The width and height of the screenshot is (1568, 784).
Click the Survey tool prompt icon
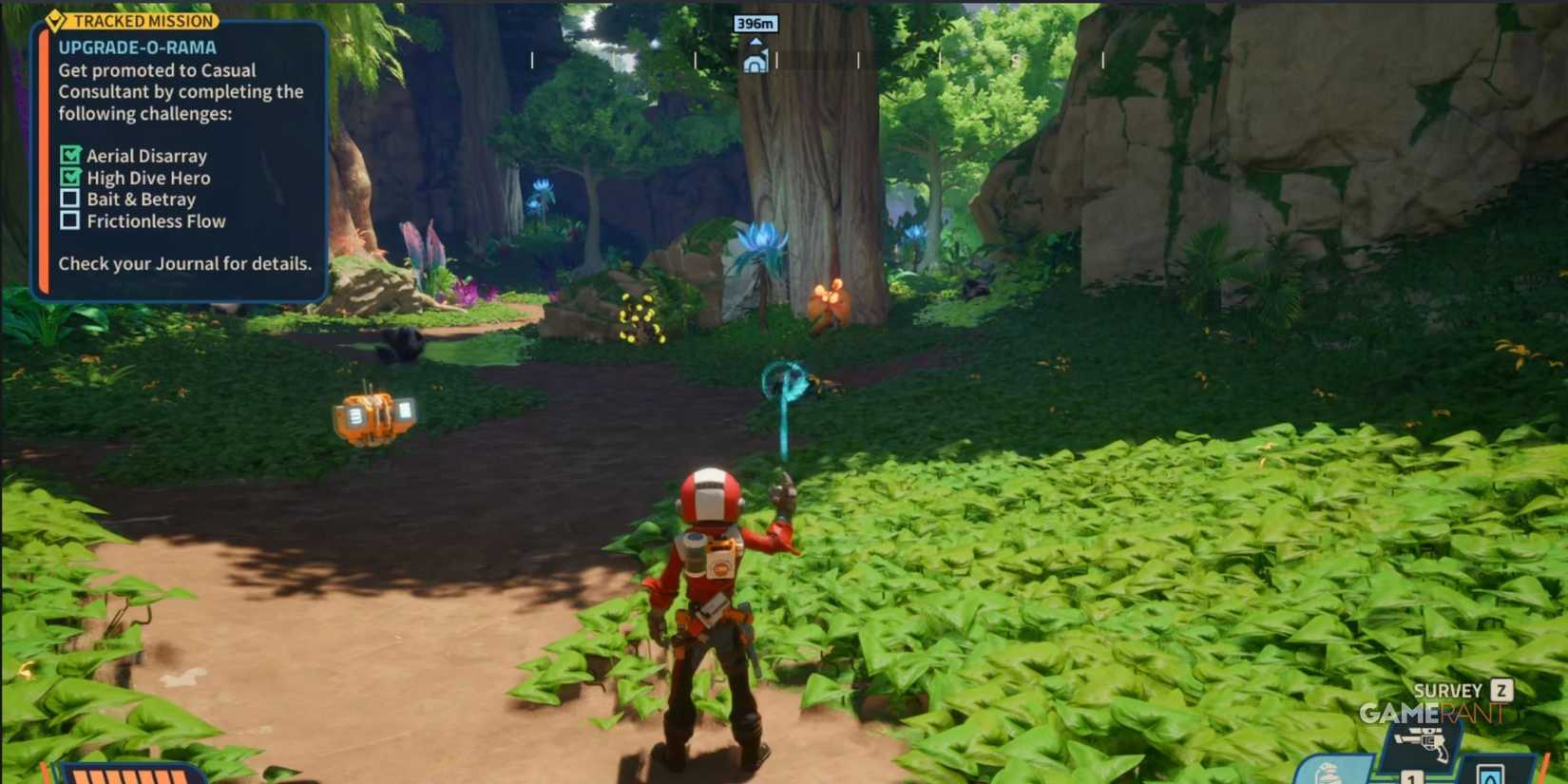[x=1446, y=690]
